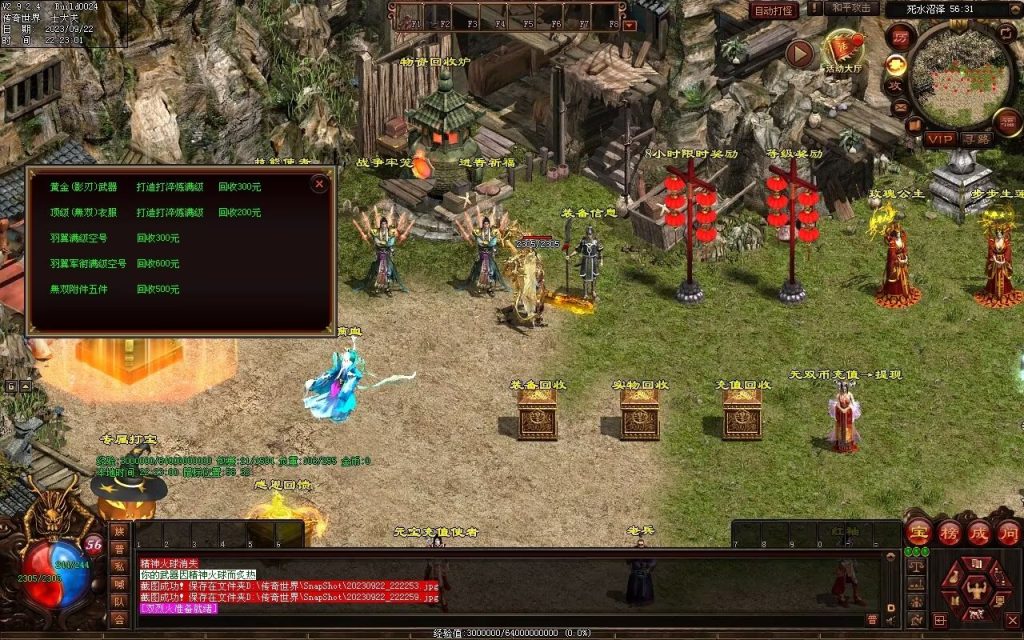
Task: Open the trade scales icon
Action: point(915,566)
